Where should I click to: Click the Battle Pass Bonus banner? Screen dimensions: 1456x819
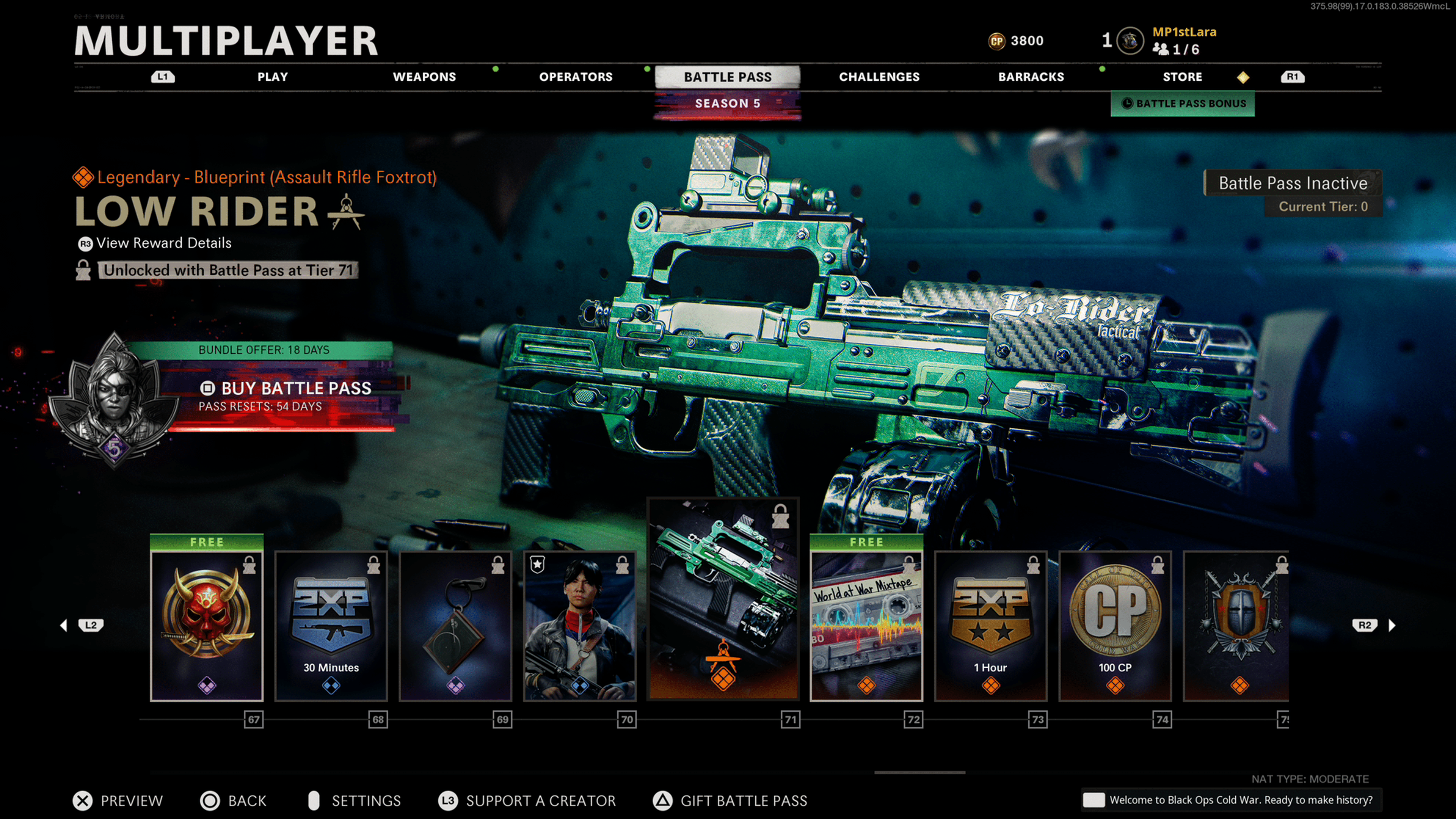1183,104
